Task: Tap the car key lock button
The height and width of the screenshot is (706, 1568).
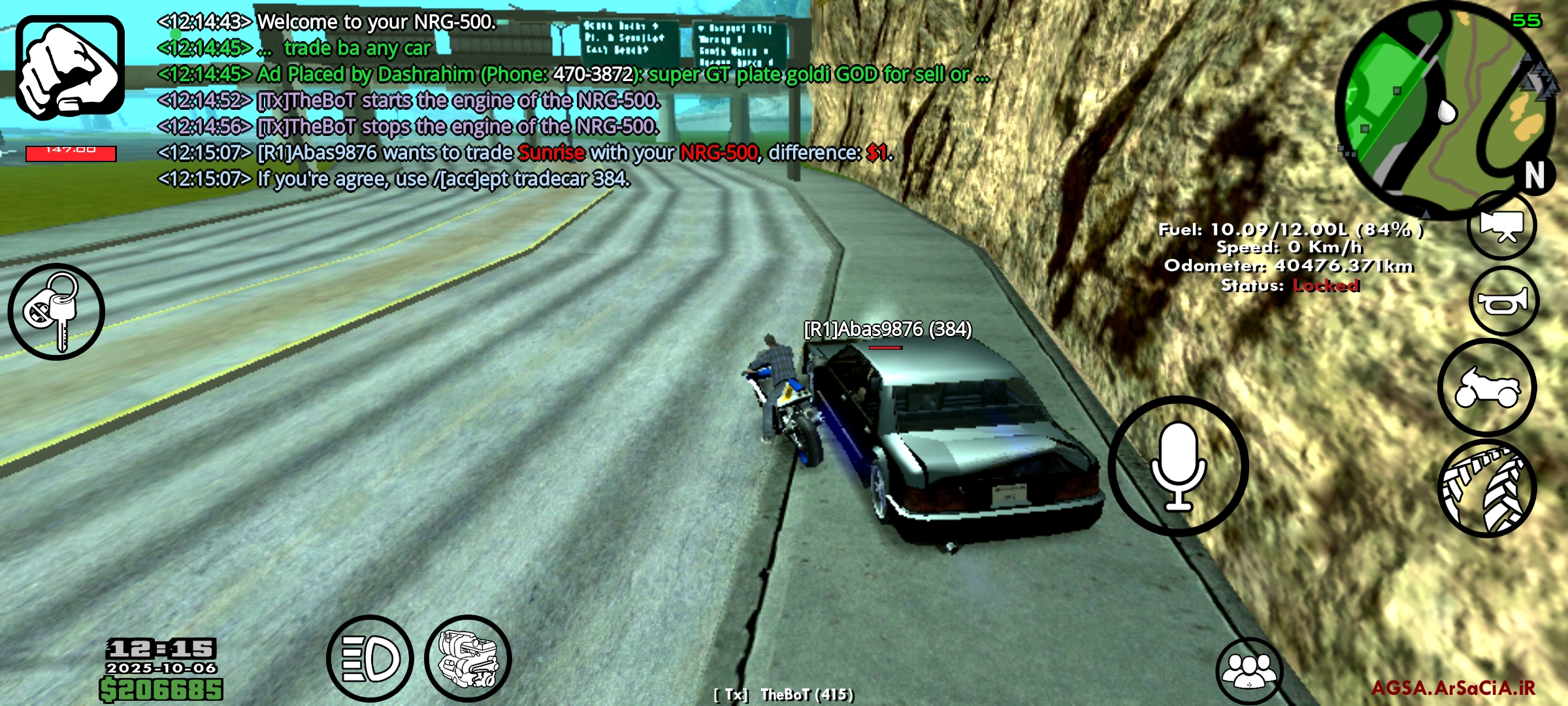Action: pos(56,312)
